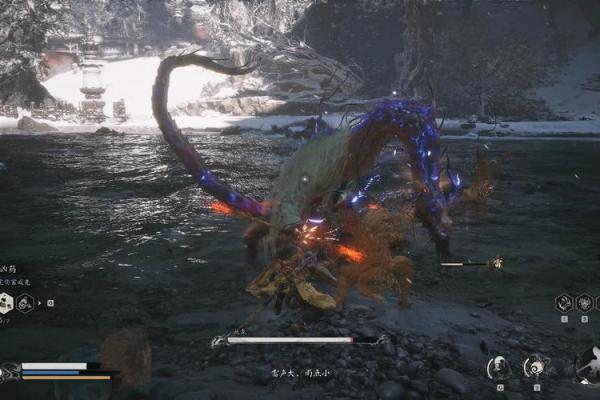Click the player portrait emblem beside health bar

(x=9, y=371)
